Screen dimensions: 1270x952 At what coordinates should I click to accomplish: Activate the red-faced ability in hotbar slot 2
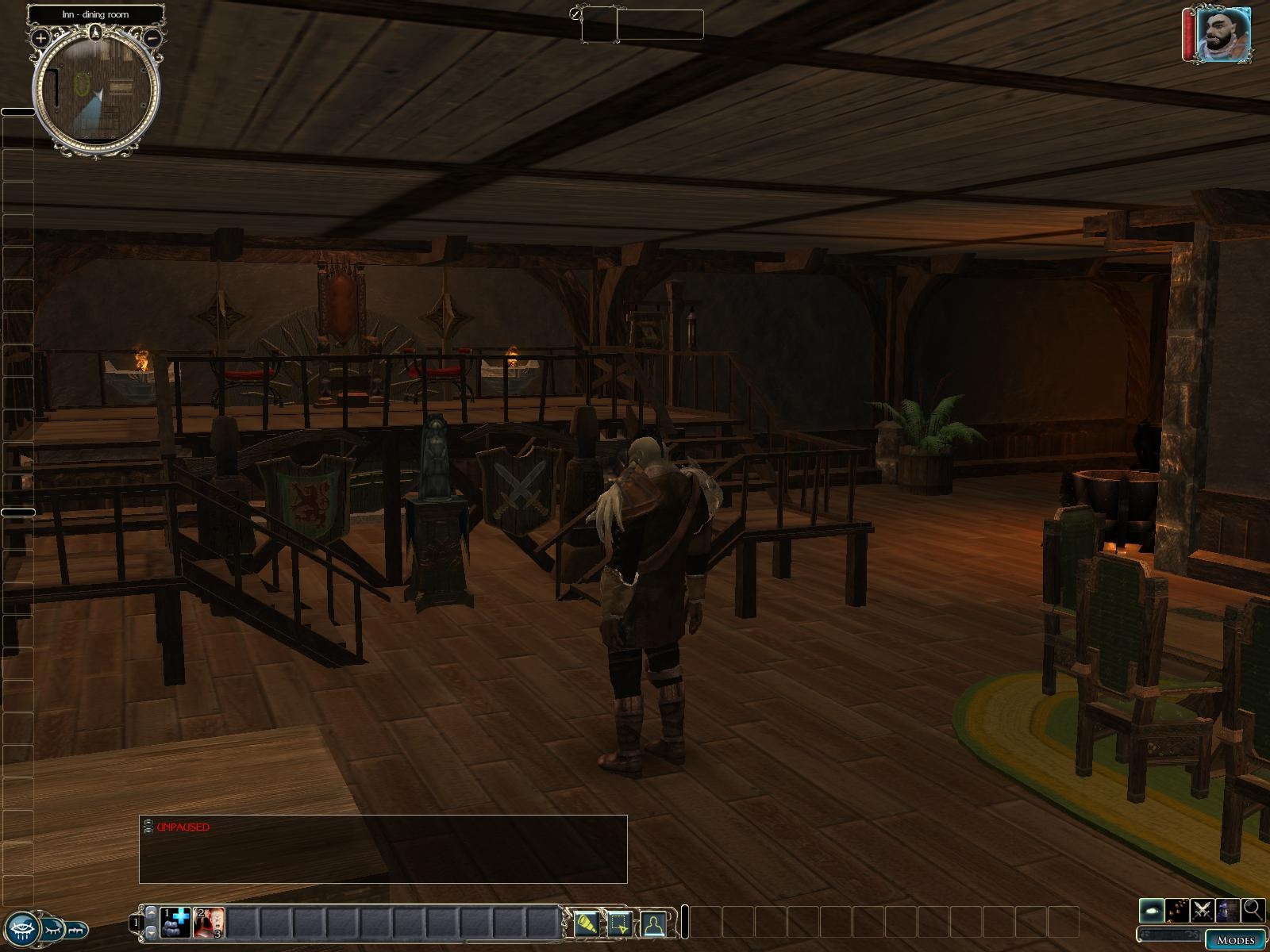pyautogui.click(x=209, y=923)
